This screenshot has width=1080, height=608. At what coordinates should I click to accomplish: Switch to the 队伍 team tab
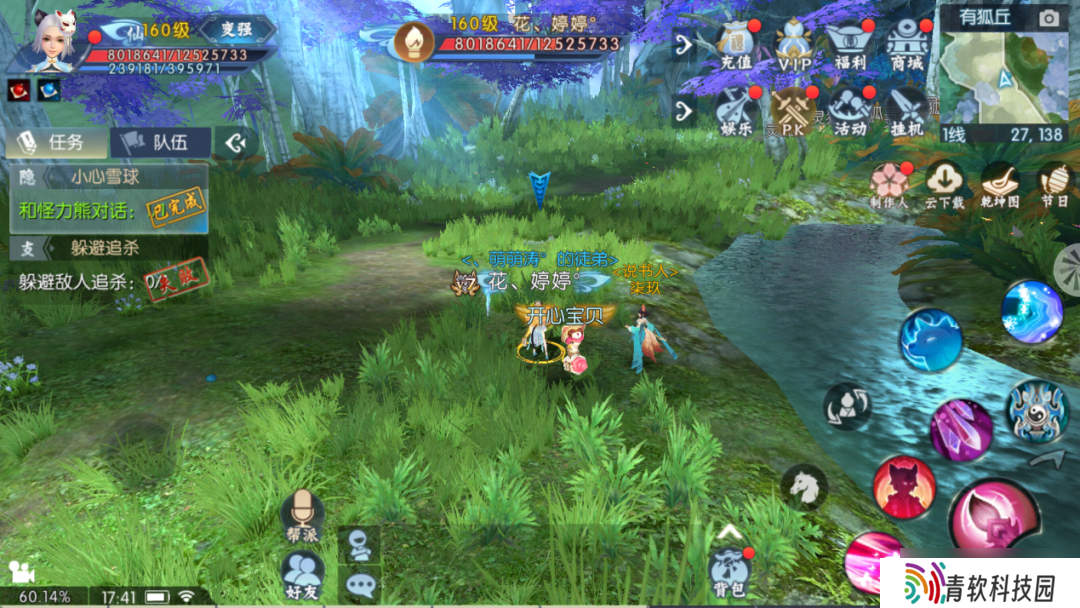160,143
